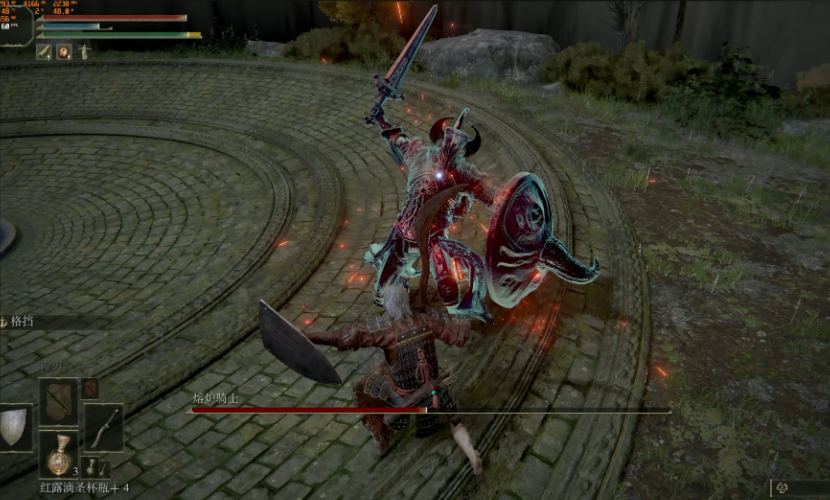Select the left-hand shield equipment slot
Image resolution: width=830 pixels, height=500 pixels.
(x=14, y=426)
